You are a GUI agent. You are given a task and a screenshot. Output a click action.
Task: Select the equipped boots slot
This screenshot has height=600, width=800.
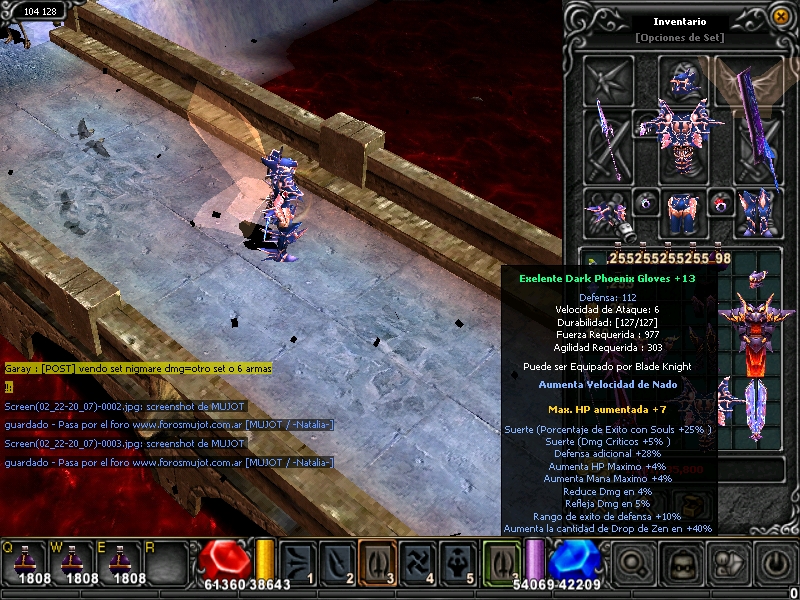click(757, 210)
